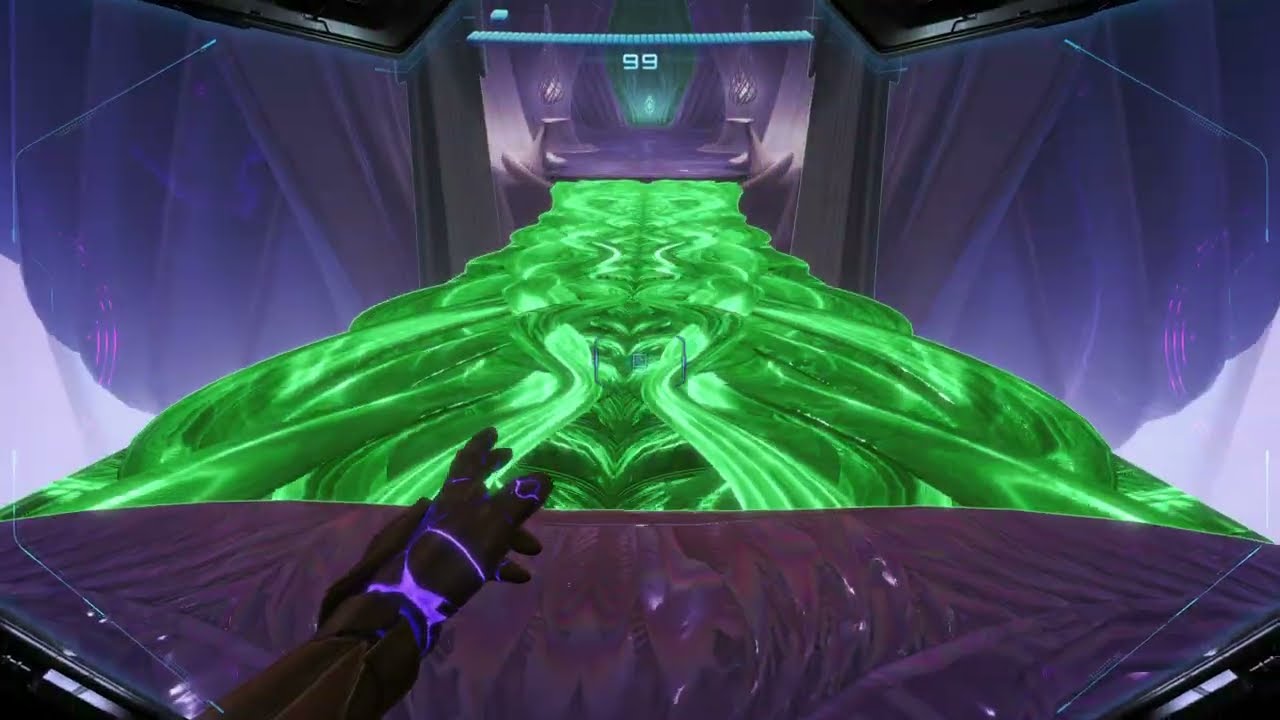
Task: Click the energy tank icon above the energy bar
Action: (x=498, y=14)
